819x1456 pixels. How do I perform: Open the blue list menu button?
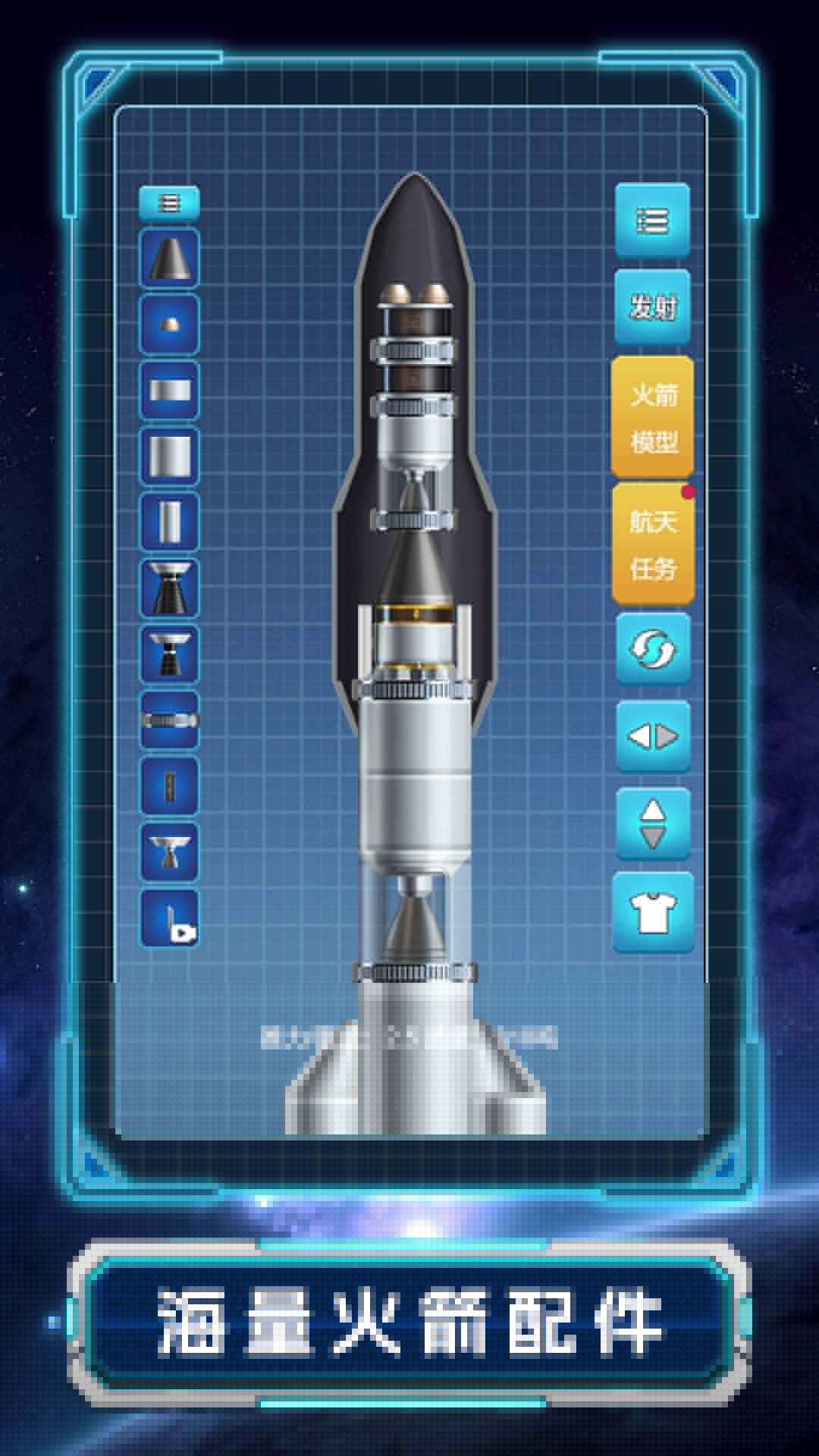click(x=652, y=221)
